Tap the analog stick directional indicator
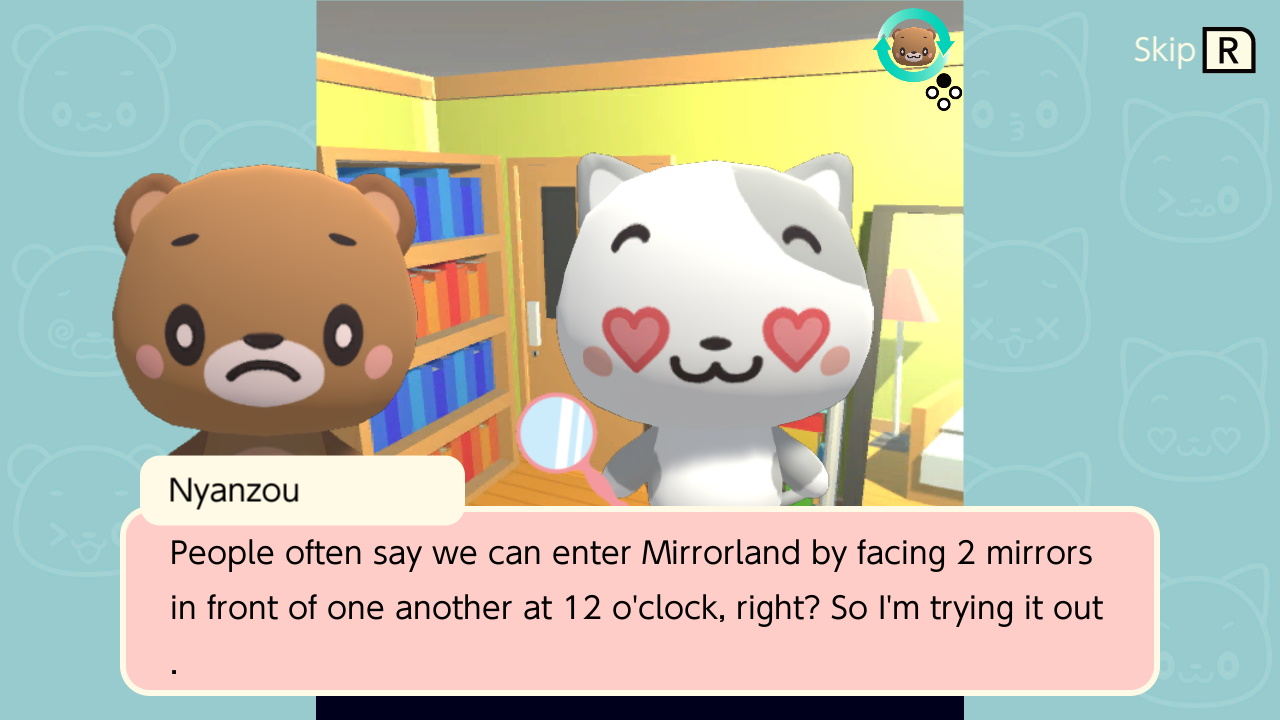The height and width of the screenshot is (720, 1280). [x=943, y=93]
